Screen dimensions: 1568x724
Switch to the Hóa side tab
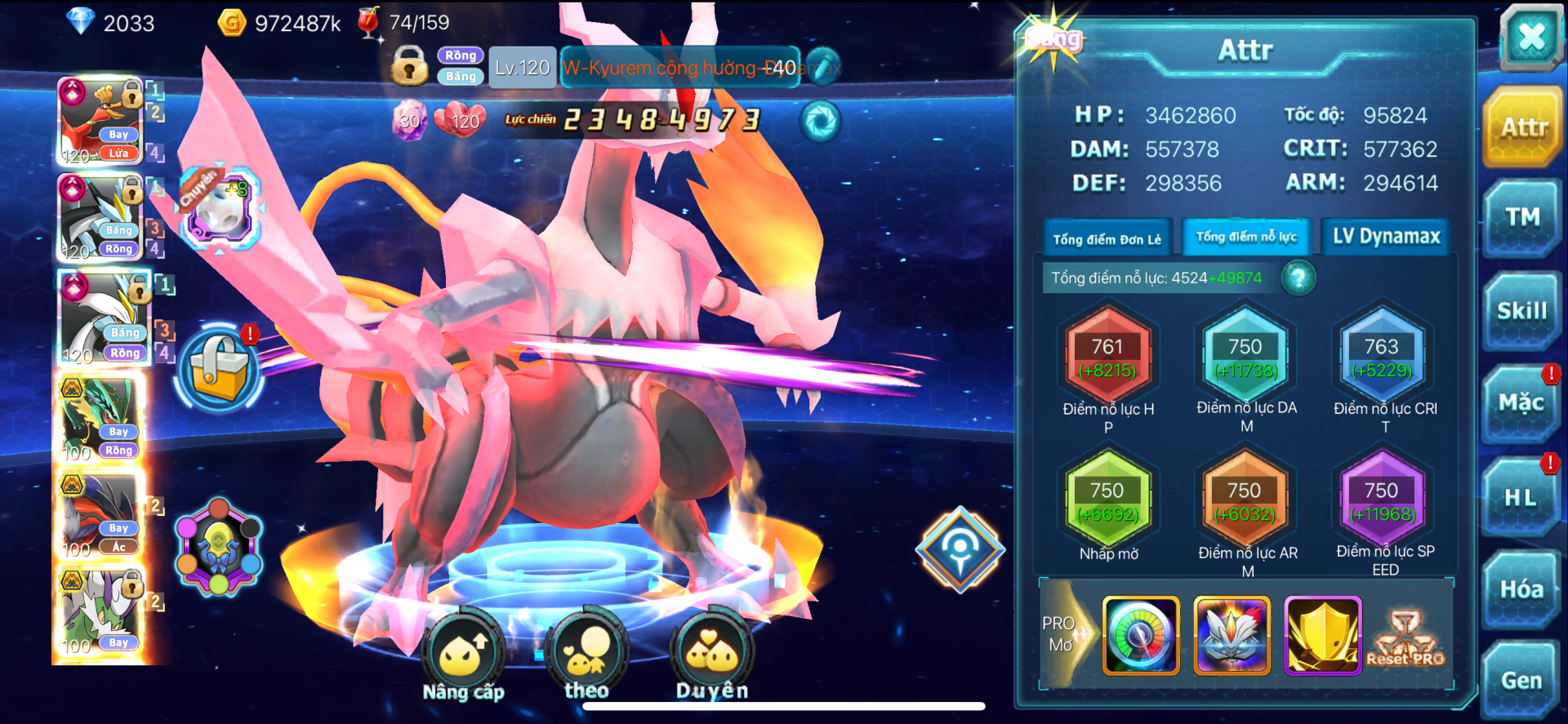click(1521, 589)
